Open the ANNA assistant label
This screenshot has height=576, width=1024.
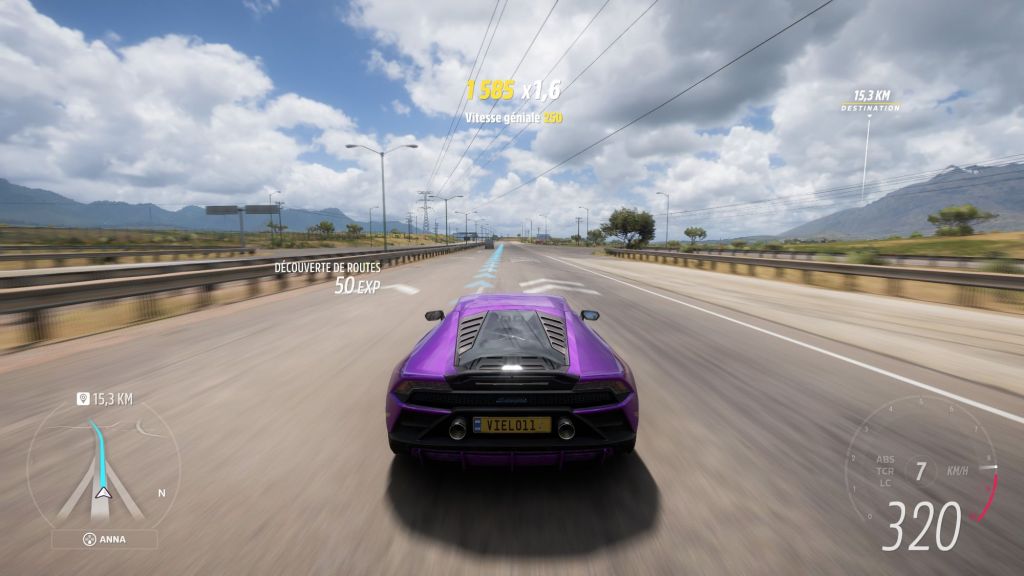tap(104, 539)
